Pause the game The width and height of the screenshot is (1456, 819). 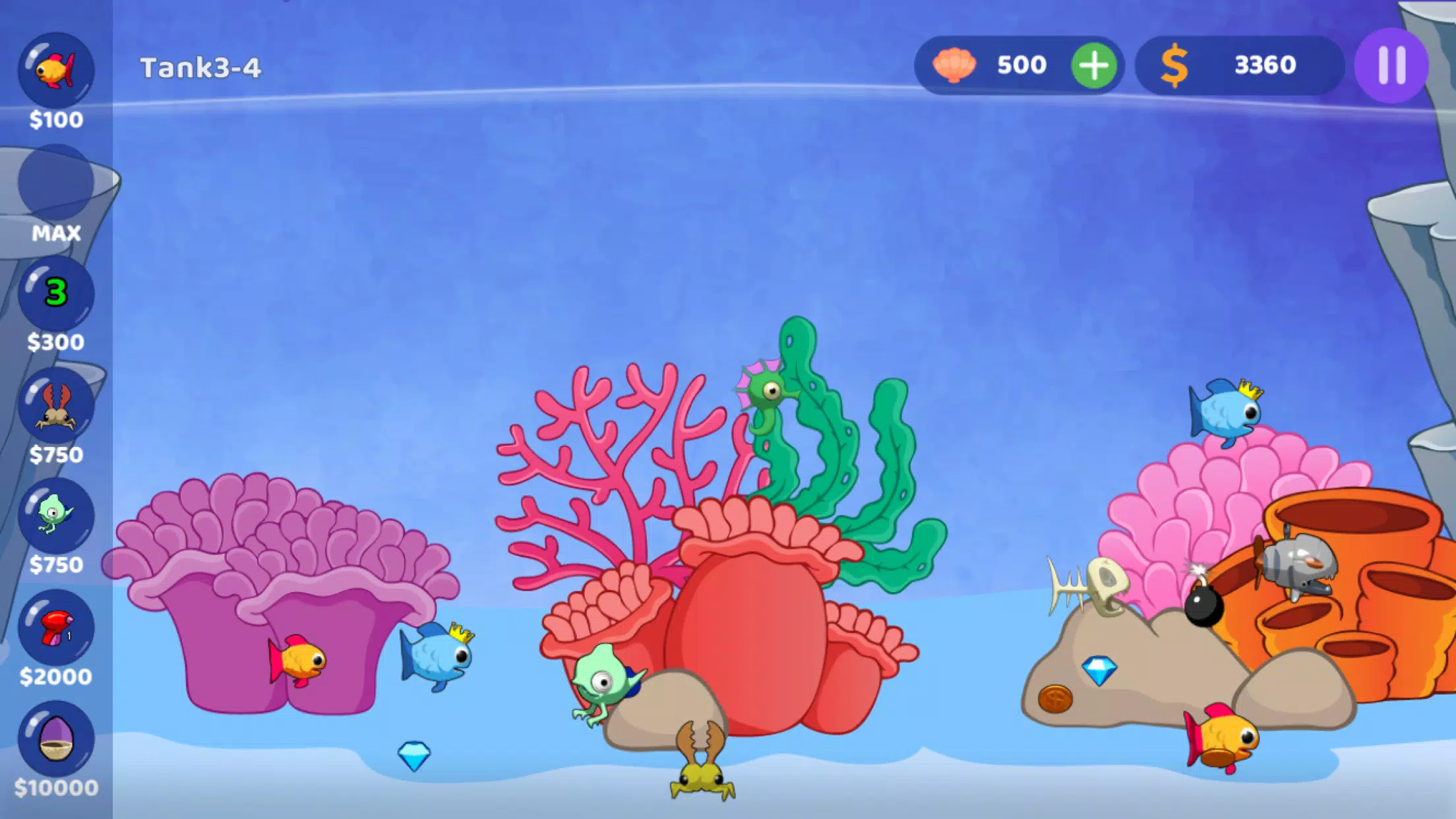point(1391,65)
